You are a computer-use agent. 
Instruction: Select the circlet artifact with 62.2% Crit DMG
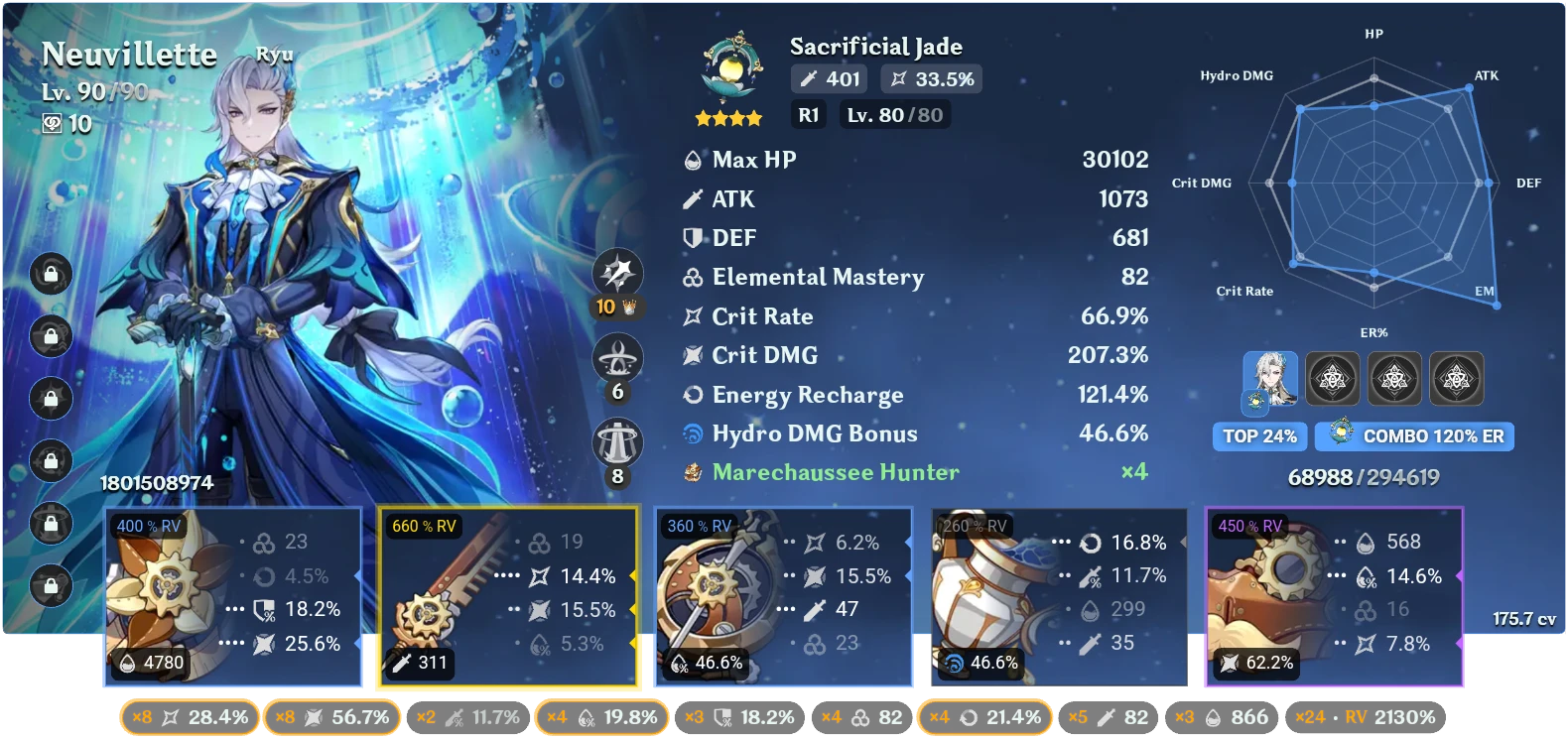click(x=1335, y=595)
